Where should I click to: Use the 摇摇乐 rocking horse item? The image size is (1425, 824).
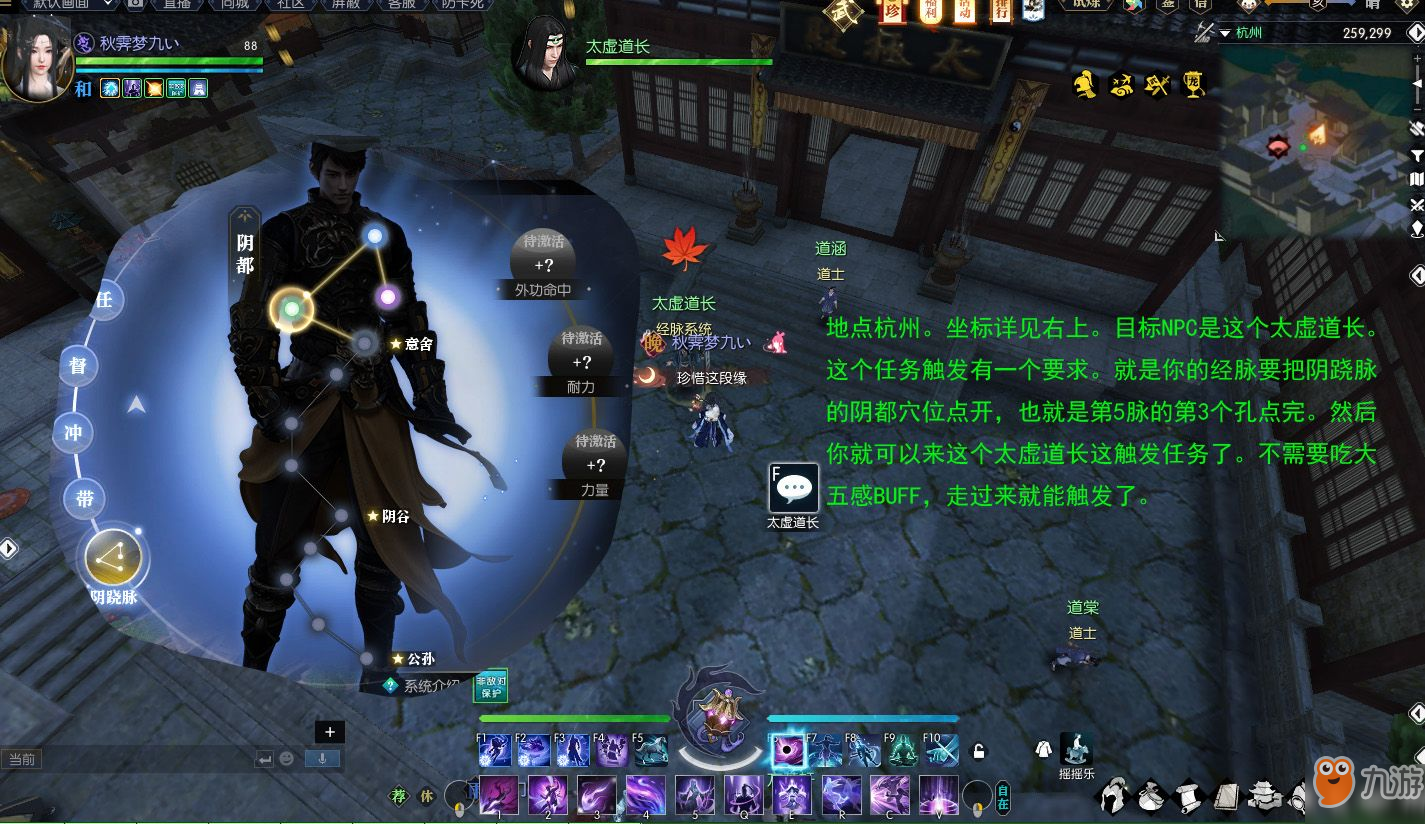coord(1076,750)
